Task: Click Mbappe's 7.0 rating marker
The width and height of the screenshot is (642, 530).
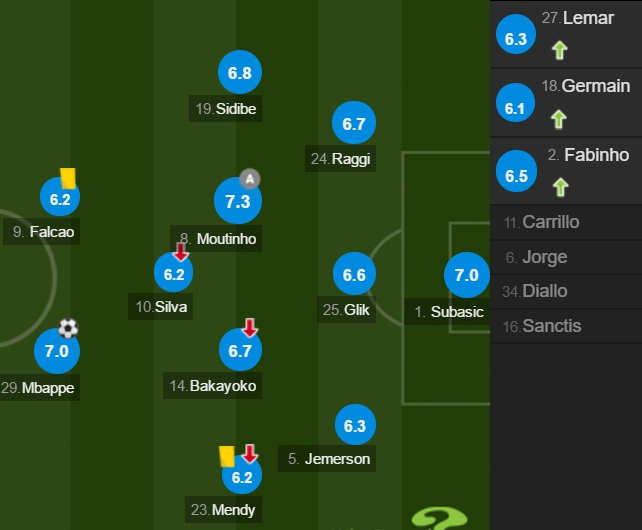Action: point(57,351)
